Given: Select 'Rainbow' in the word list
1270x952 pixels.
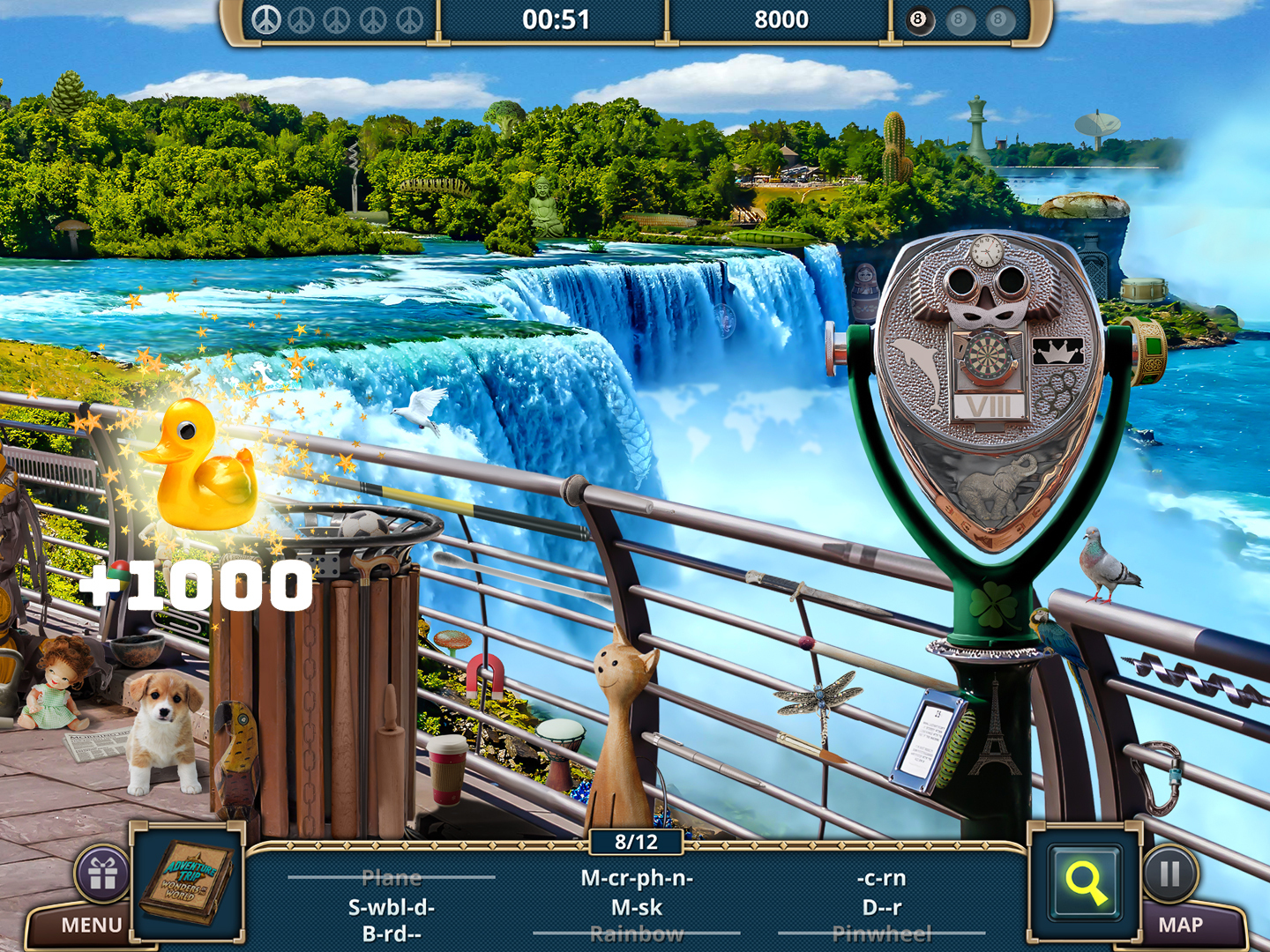Looking at the screenshot, I should point(638,932).
